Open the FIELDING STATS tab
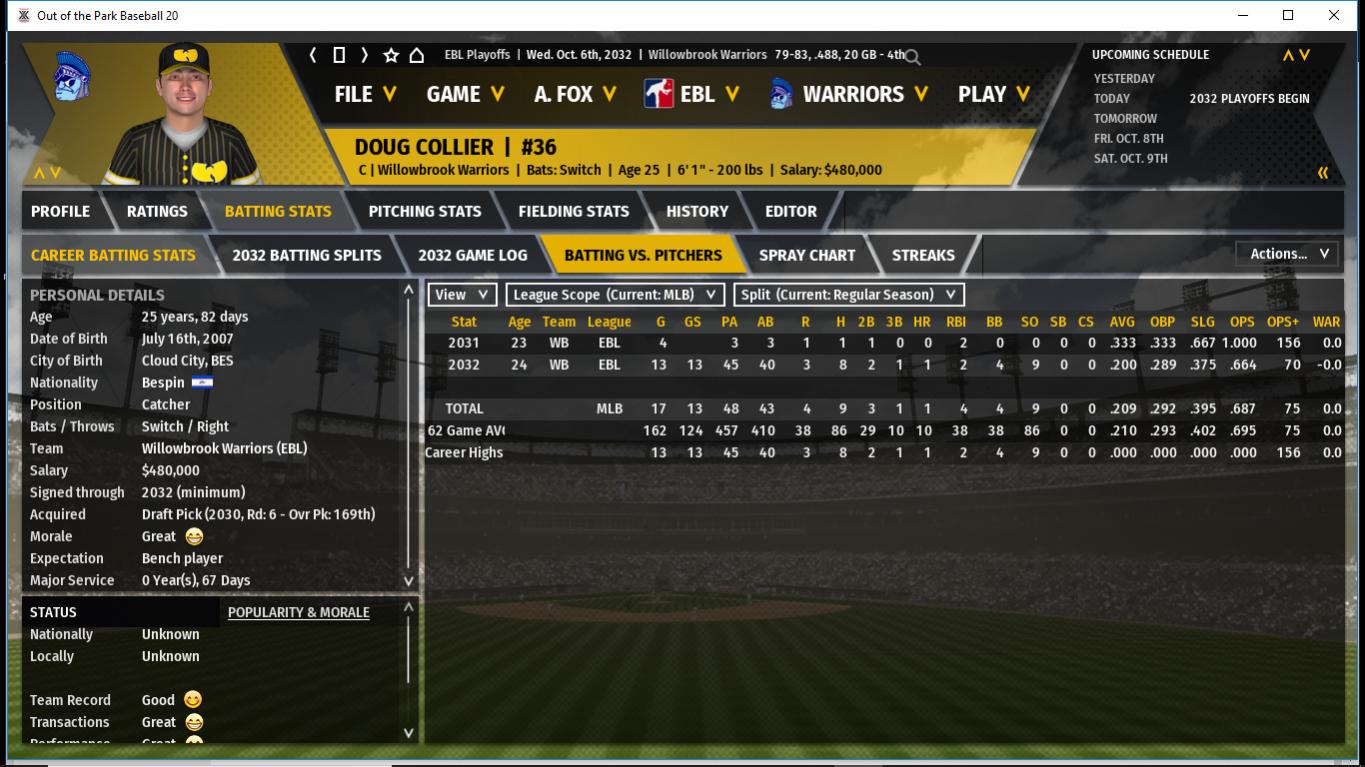 tap(574, 211)
